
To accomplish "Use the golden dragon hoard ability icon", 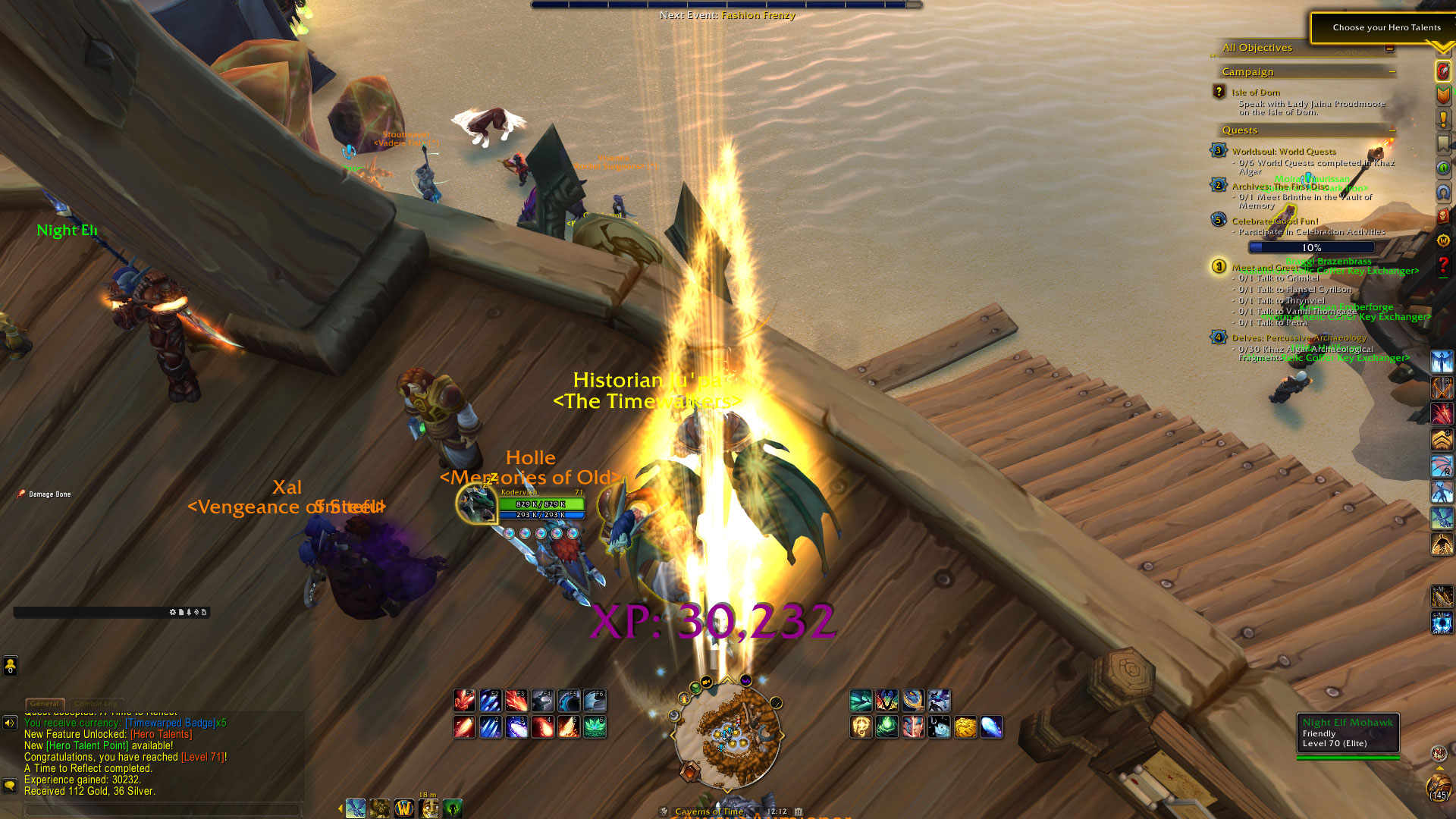I will [965, 727].
